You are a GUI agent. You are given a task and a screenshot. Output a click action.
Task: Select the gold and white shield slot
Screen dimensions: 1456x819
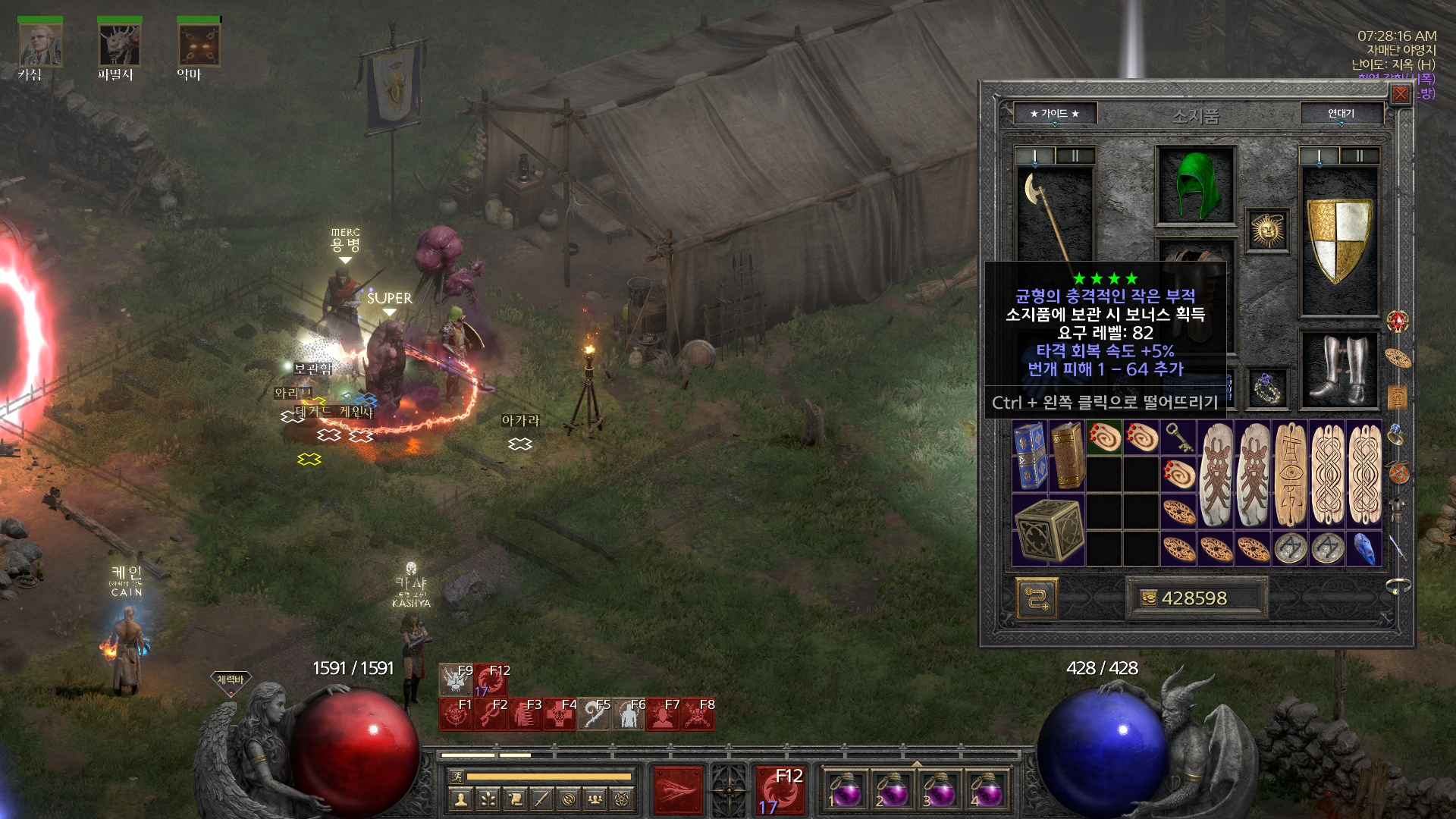[1339, 241]
